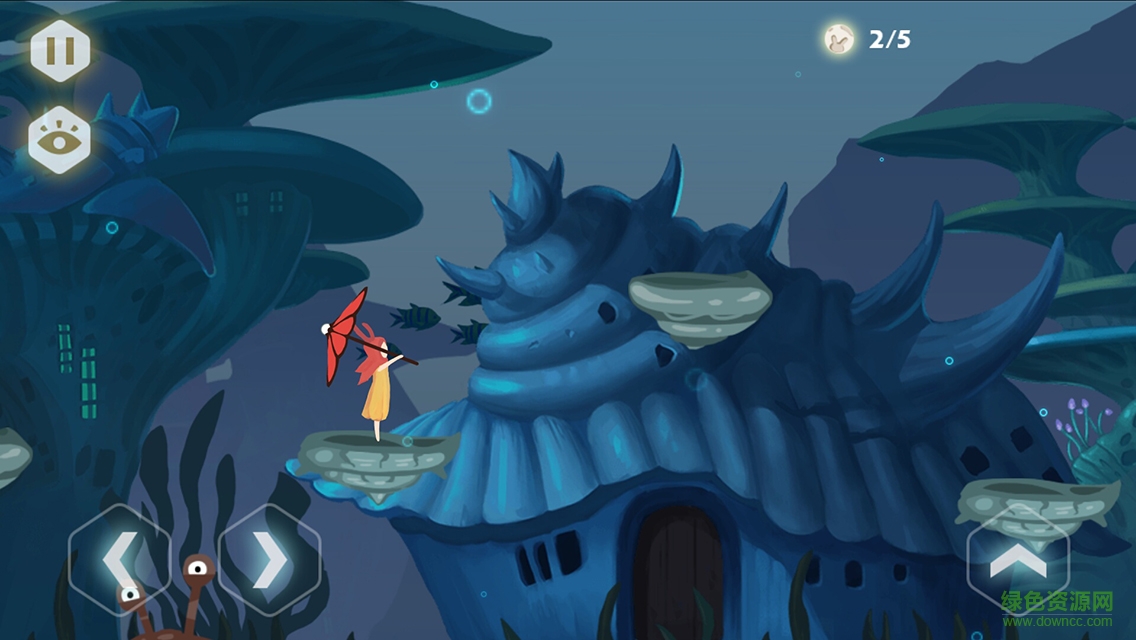This screenshot has width=1136, height=640.
Task: Move left with the left arrow button
Action: [118, 561]
